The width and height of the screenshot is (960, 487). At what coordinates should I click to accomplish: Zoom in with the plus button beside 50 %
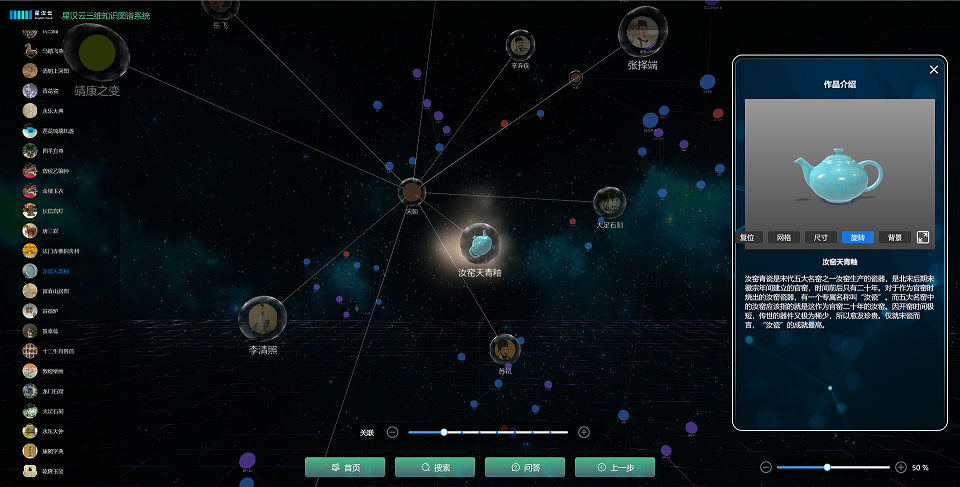click(901, 467)
